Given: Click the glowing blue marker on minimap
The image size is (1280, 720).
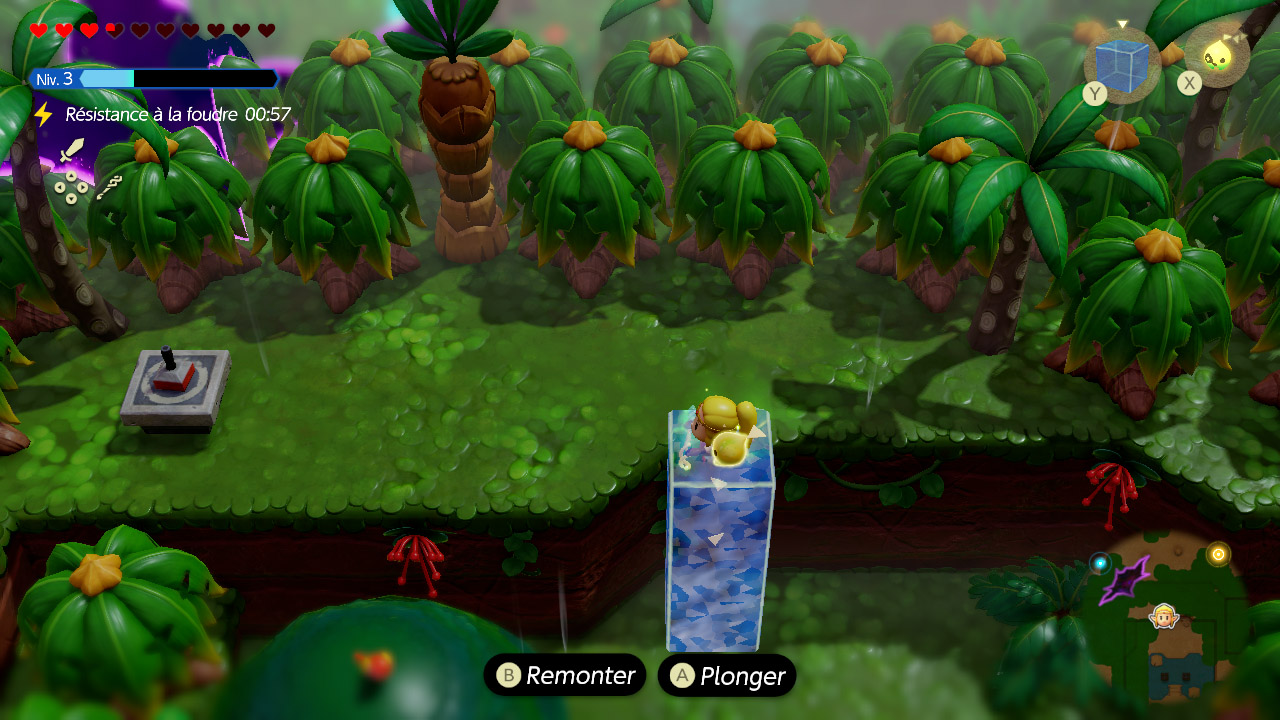Looking at the screenshot, I should pos(1100,563).
